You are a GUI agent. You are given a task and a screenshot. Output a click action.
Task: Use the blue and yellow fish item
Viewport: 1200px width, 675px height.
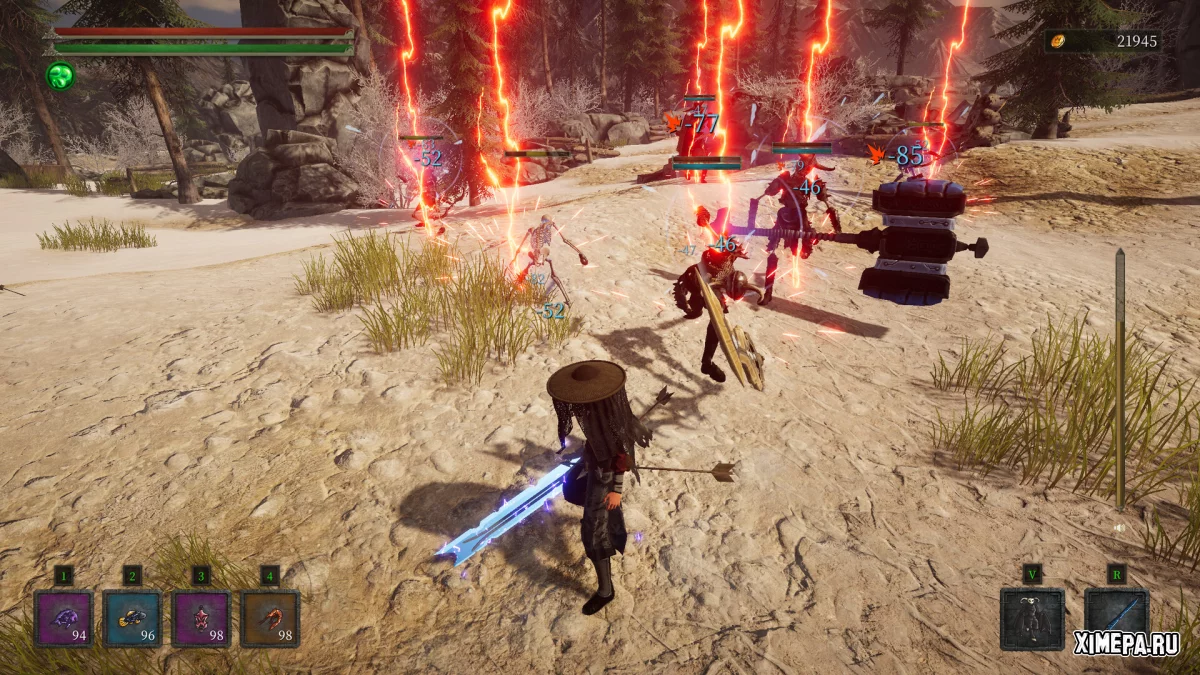coord(132,618)
